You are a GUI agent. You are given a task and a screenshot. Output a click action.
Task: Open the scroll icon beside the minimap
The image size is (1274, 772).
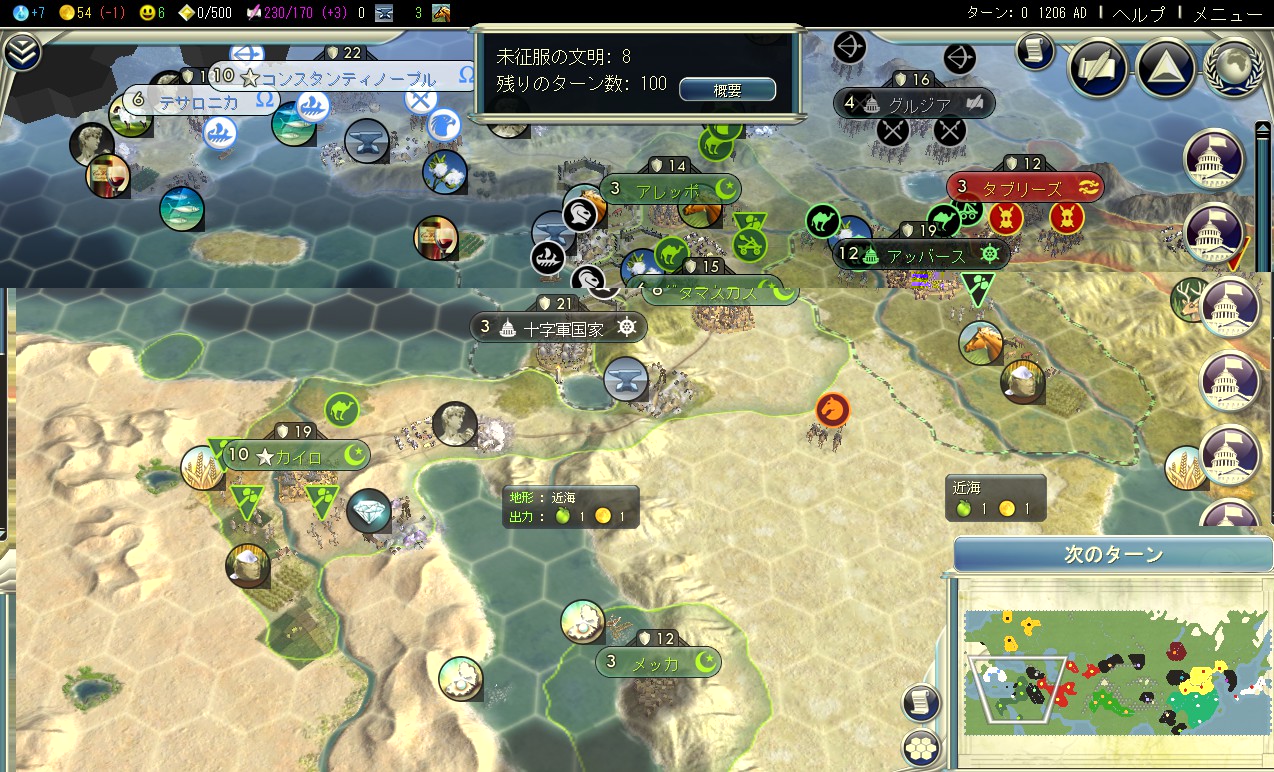pos(920,702)
